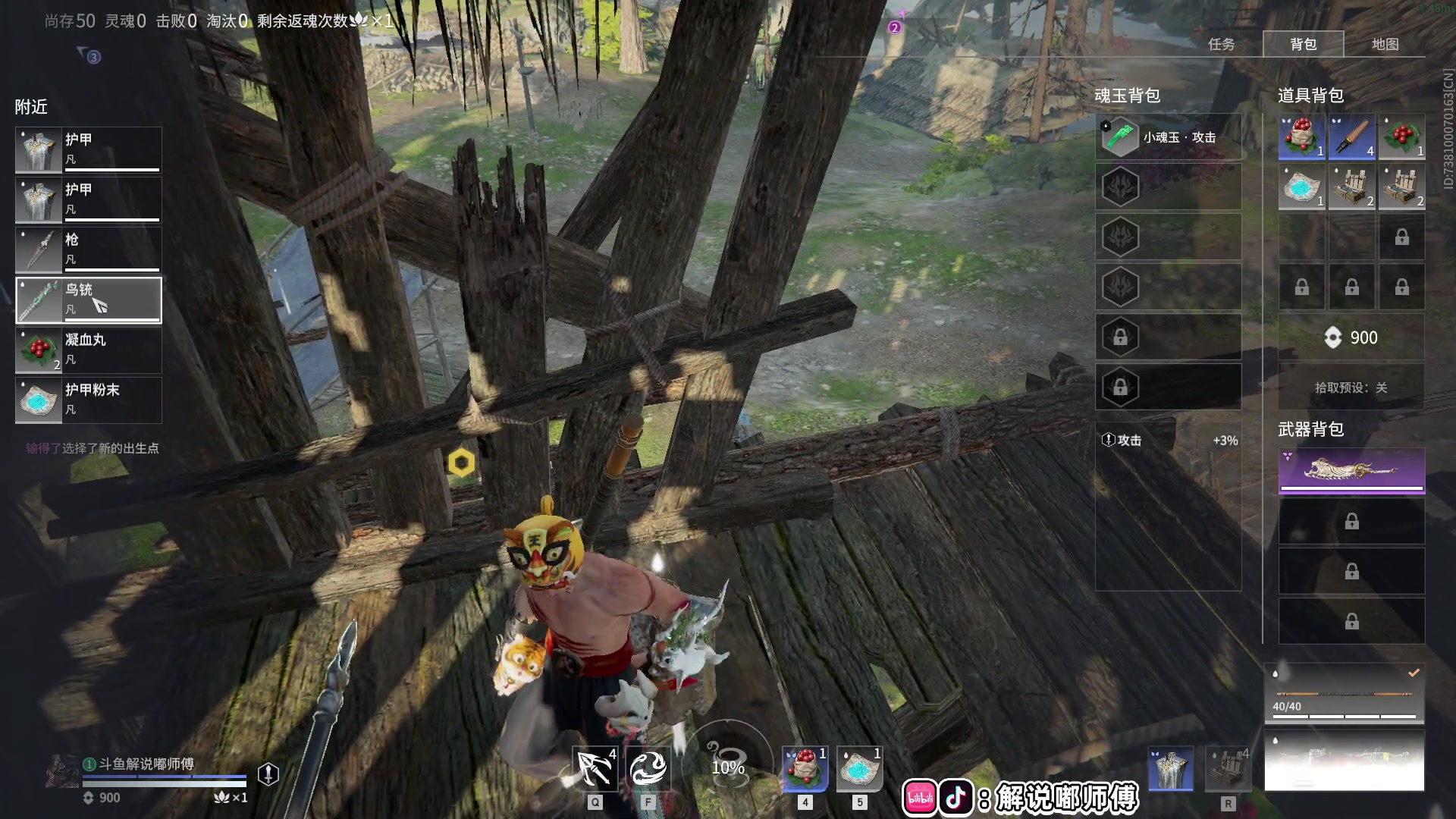Pick up 凝血丸 from the nearby list
This screenshot has height=819, width=1456.
(x=89, y=350)
